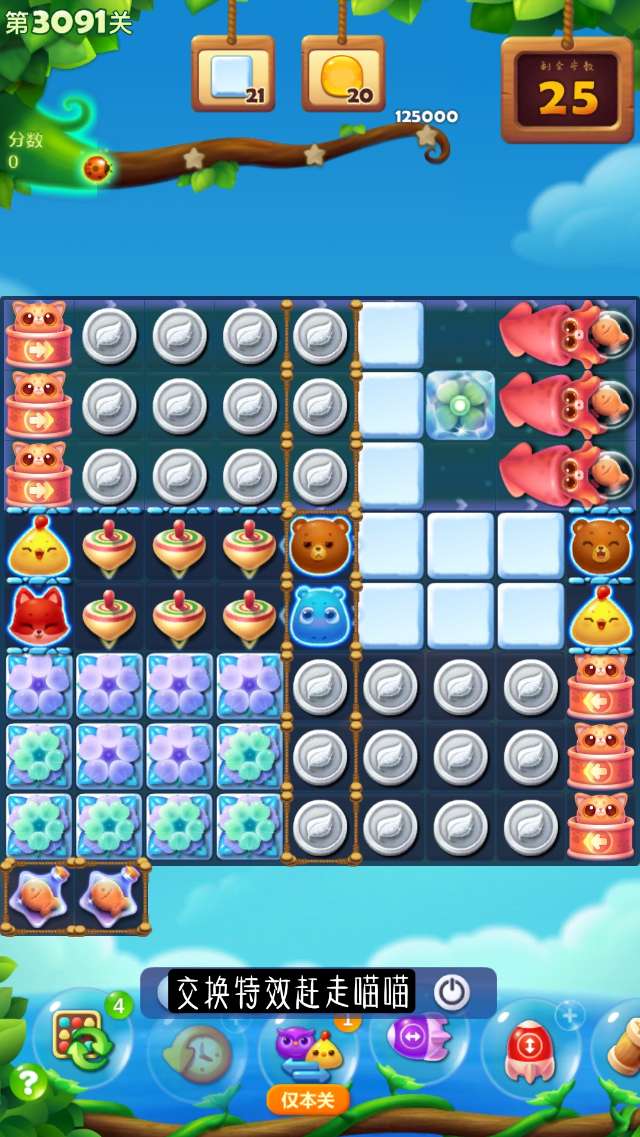Click the power button on the banner
640x1137 pixels.
451,992
